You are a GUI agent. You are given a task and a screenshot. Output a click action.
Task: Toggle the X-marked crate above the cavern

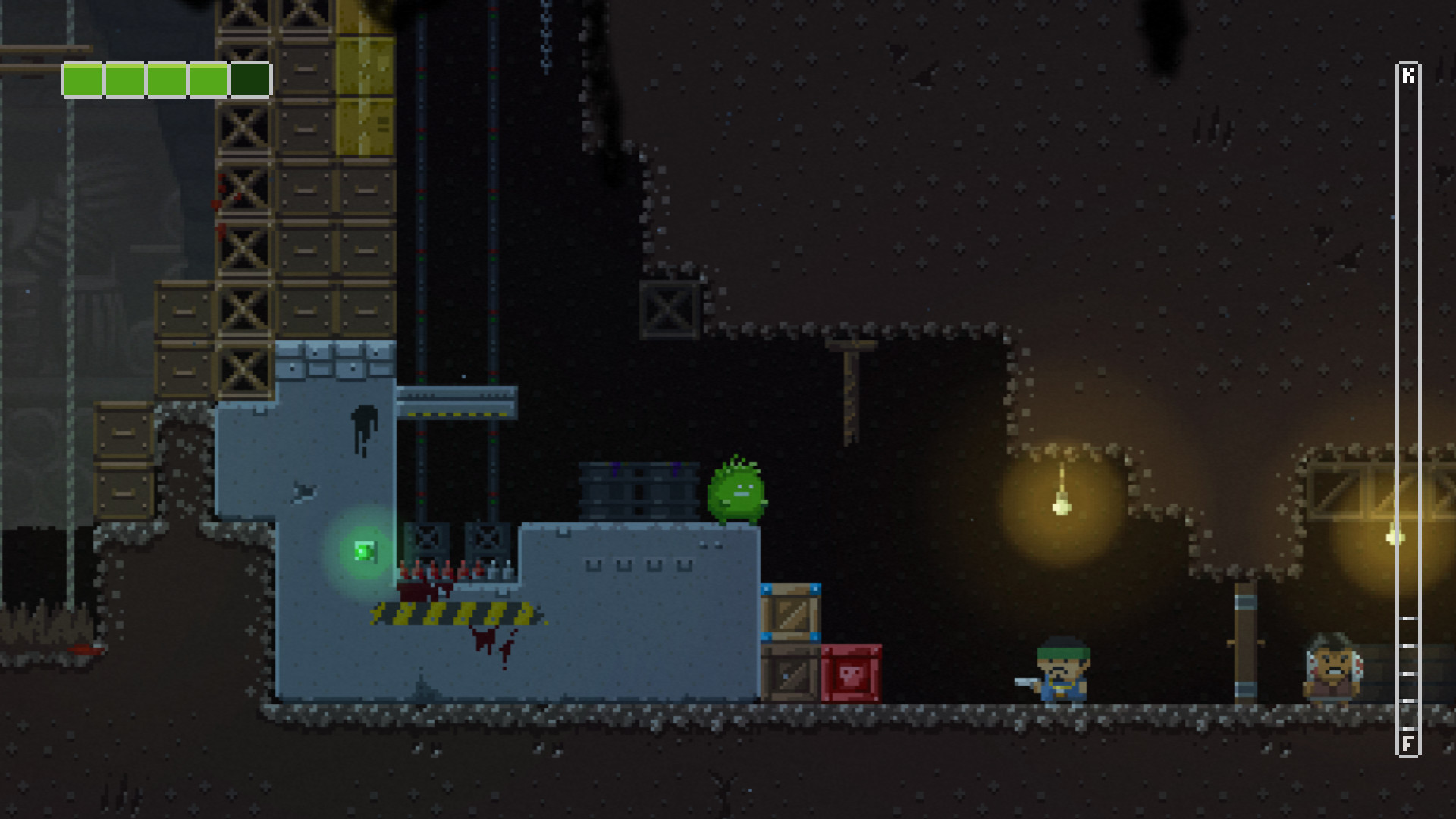[x=669, y=309]
